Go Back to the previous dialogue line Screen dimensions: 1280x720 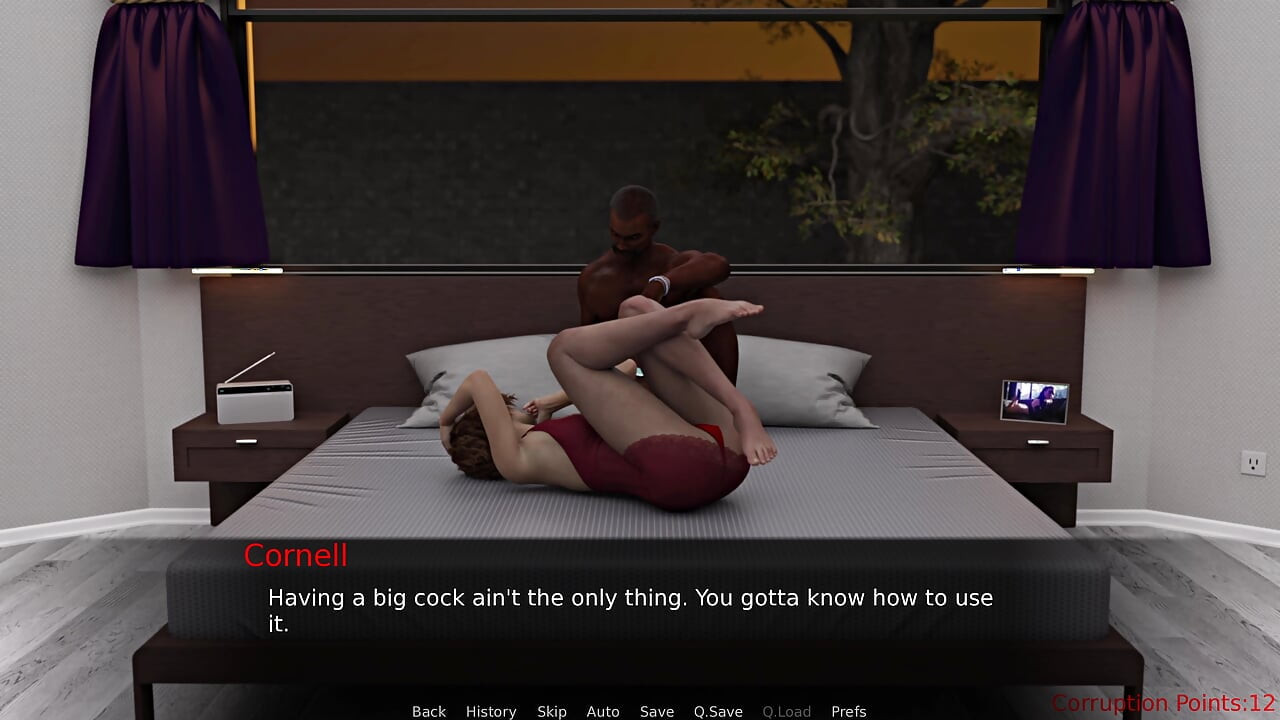click(428, 711)
